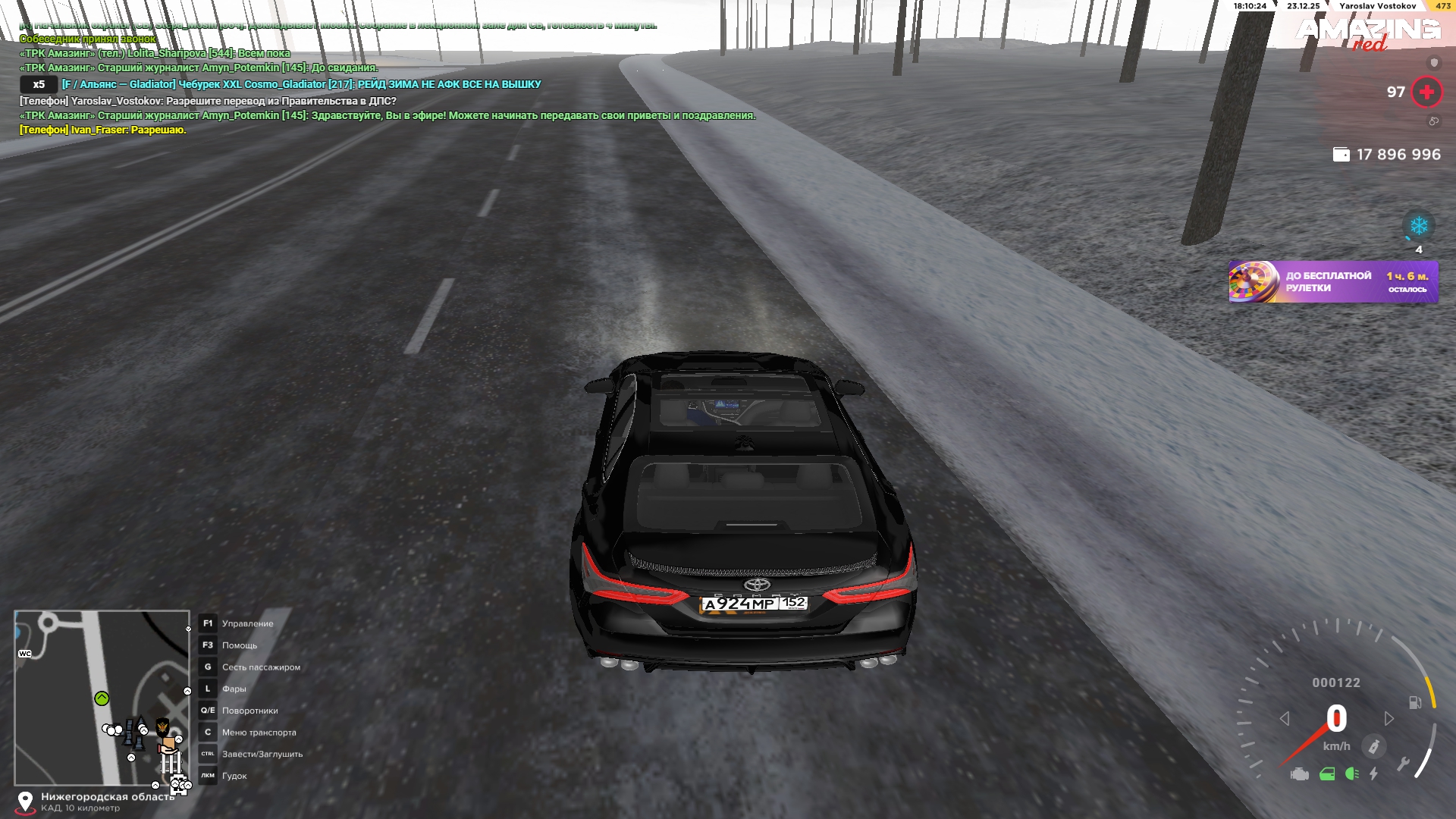Toggle the green door lock indicator

(x=1326, y=774)
